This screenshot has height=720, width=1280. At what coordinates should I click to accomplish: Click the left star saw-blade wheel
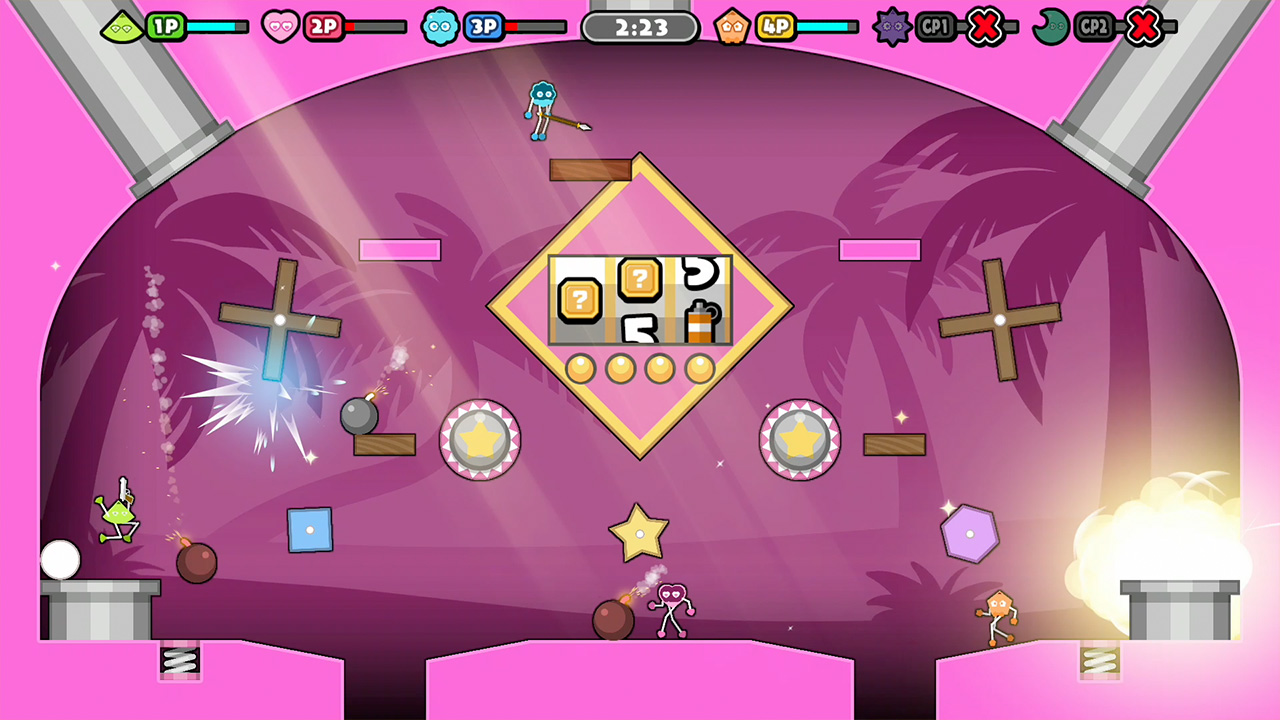480,438
